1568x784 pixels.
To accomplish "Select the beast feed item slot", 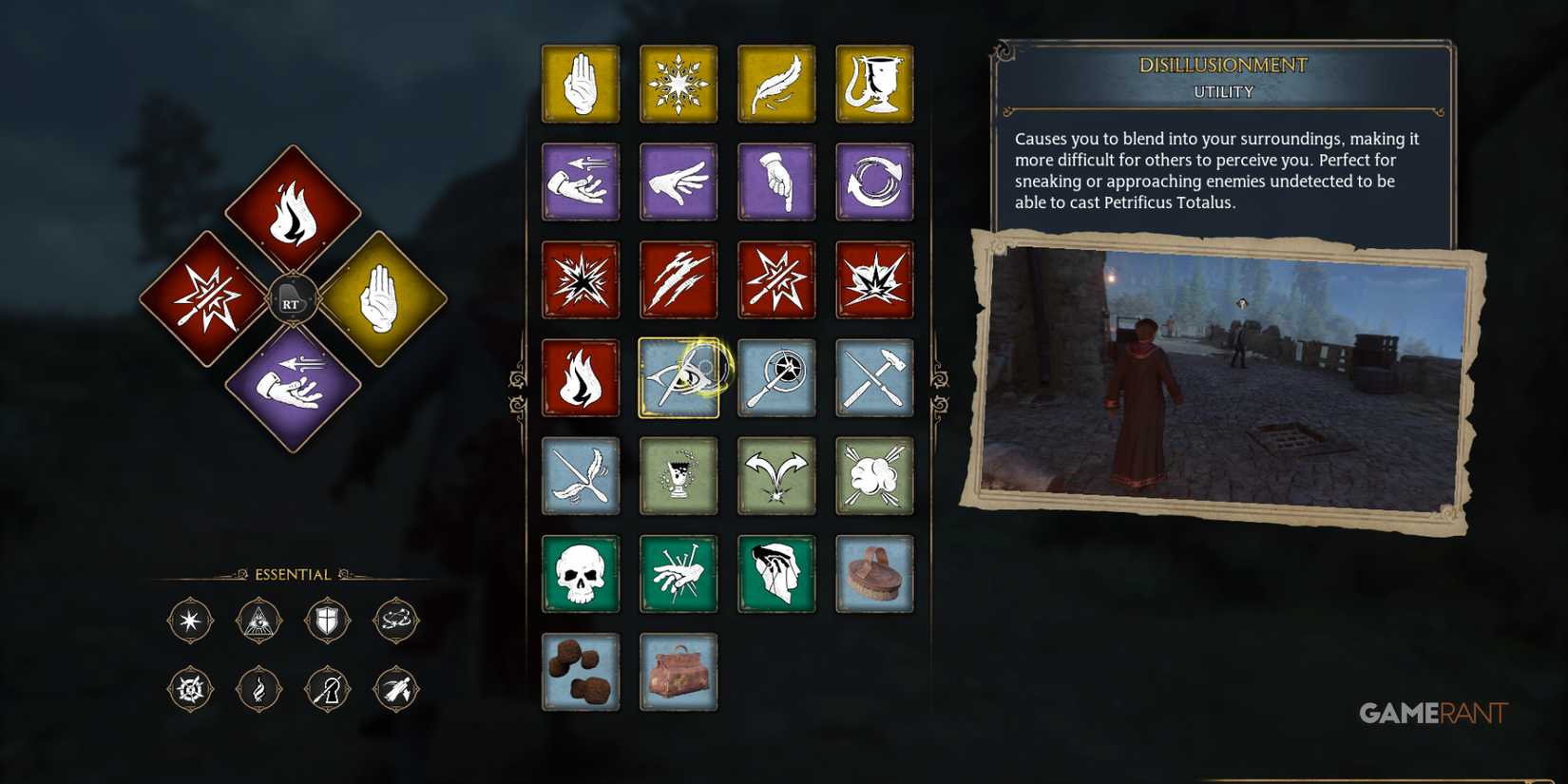I will tap(581, 672).
